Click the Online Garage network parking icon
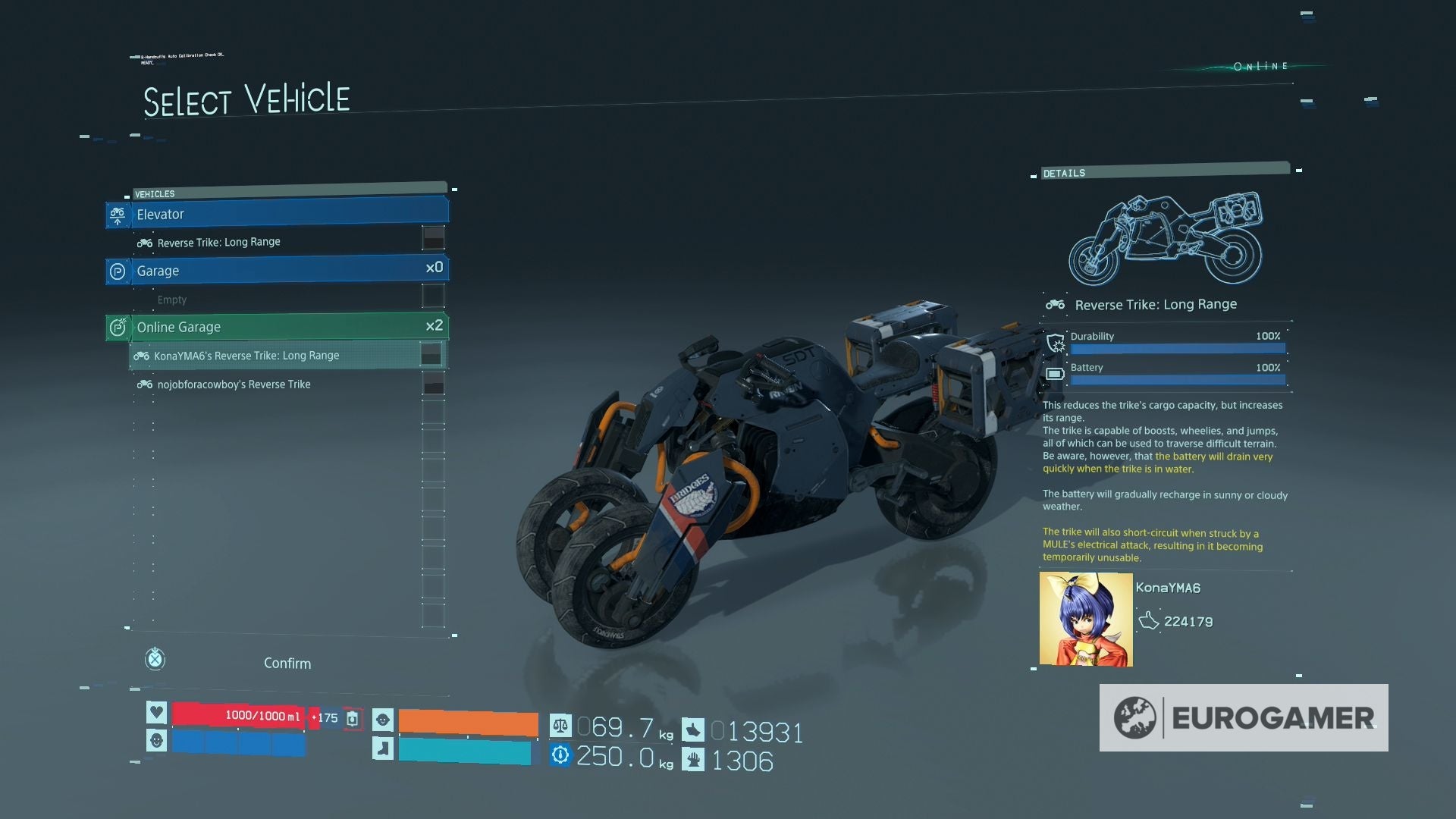 pyautogui.click(x=118, y=327)
